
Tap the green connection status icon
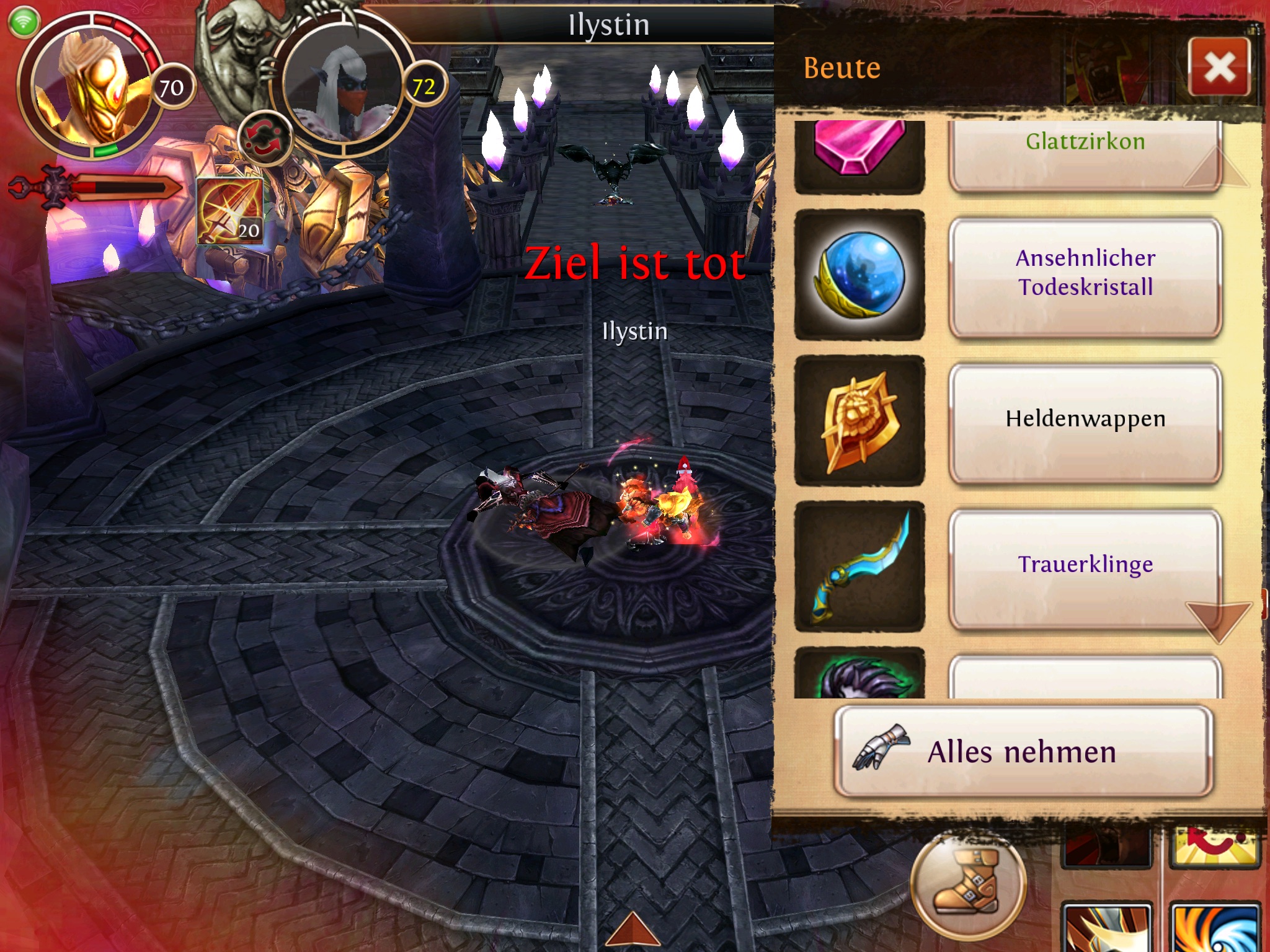point(24,22)
